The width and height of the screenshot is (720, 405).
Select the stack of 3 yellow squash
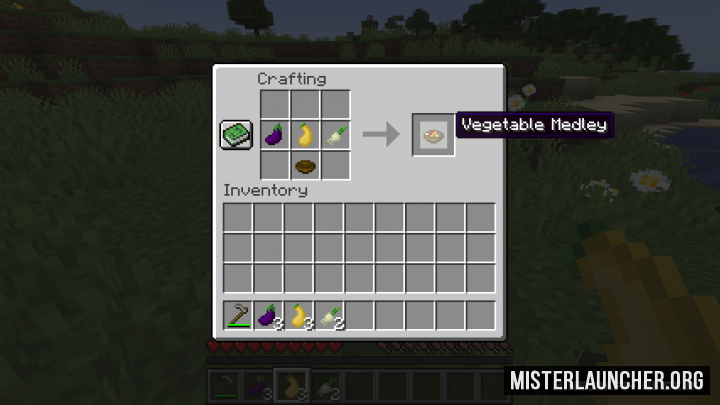click(x=298, y=316)
